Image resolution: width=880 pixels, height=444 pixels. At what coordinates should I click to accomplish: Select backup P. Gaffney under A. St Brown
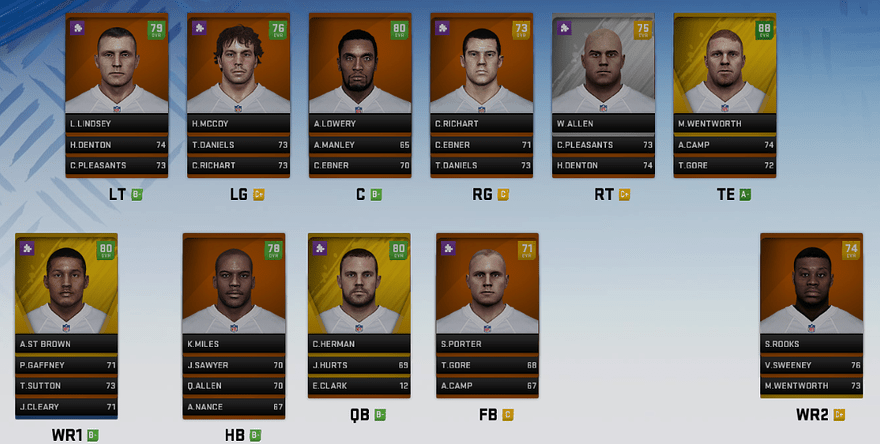67,366
